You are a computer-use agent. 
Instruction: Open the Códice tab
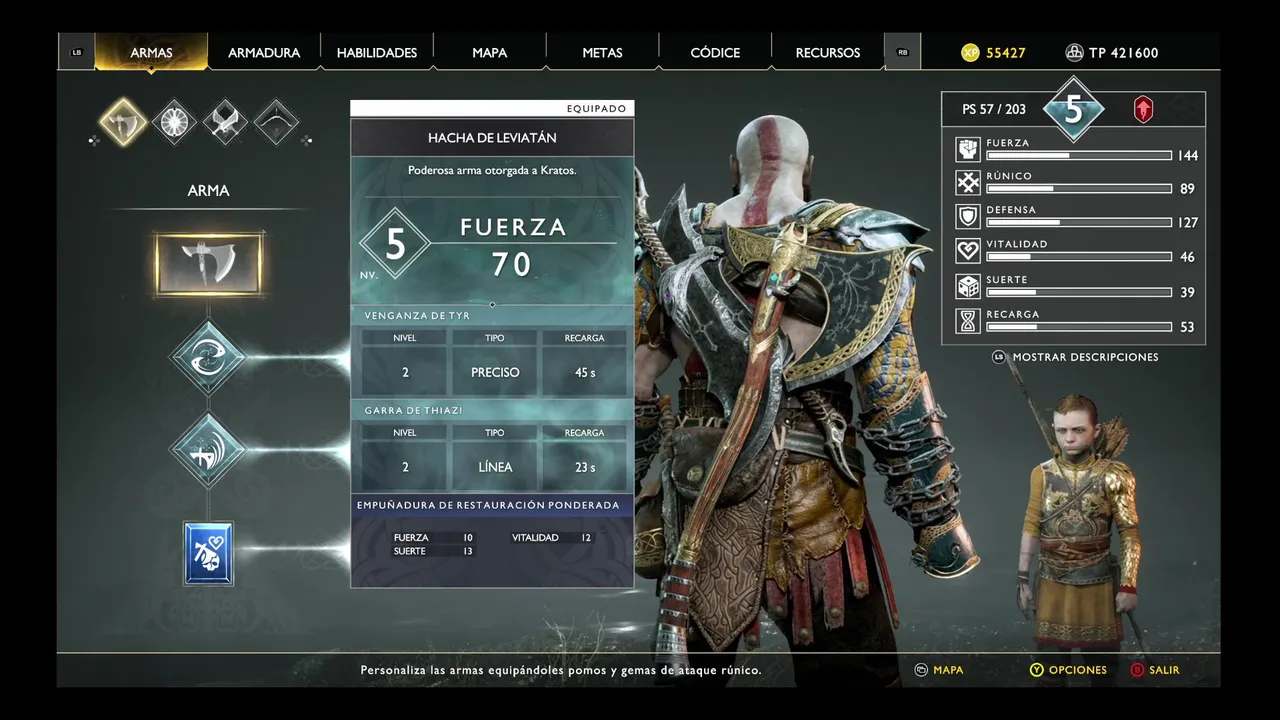click(715, 53)
